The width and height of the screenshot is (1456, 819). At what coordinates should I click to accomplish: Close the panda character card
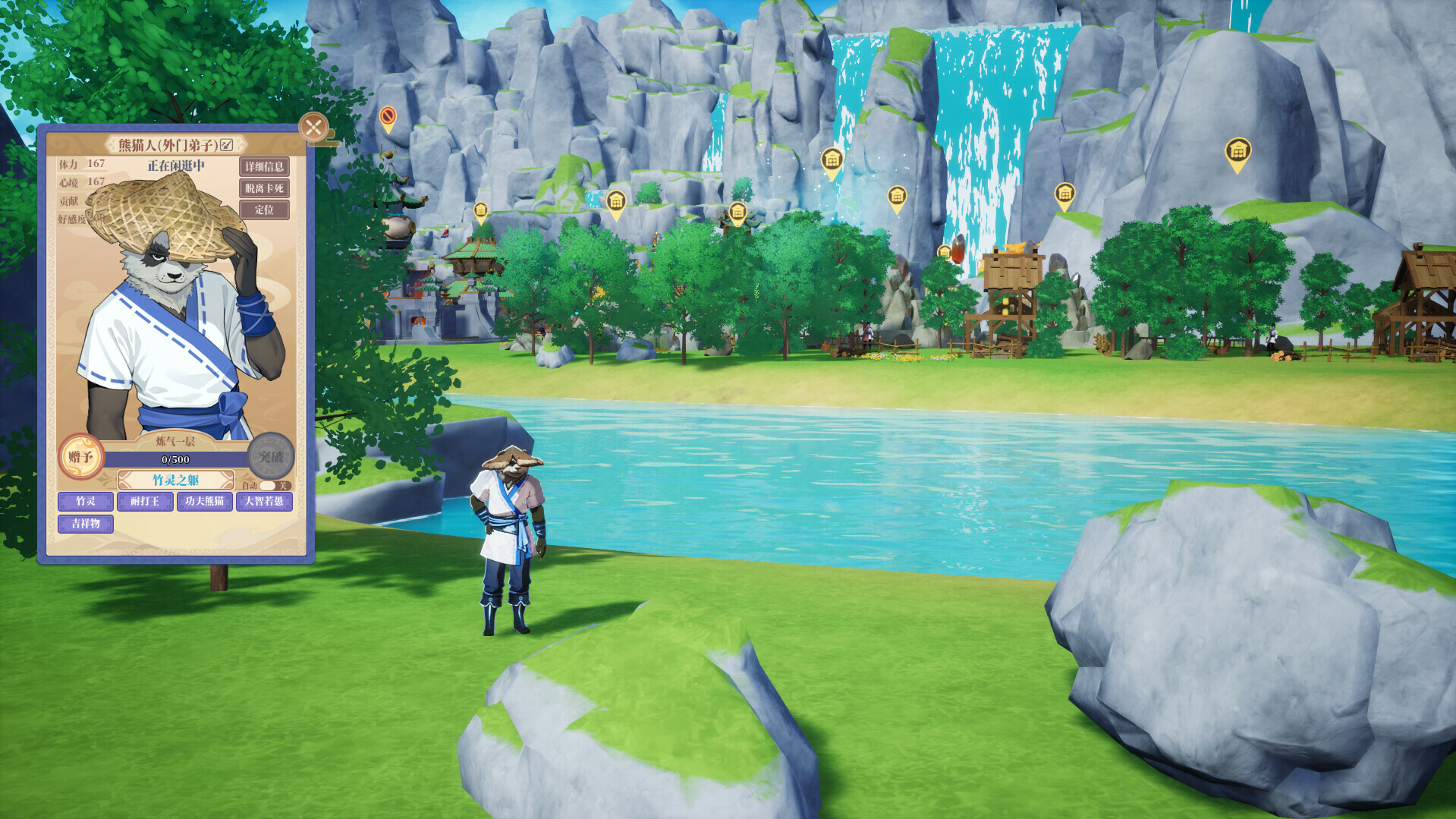coord(313,127)
